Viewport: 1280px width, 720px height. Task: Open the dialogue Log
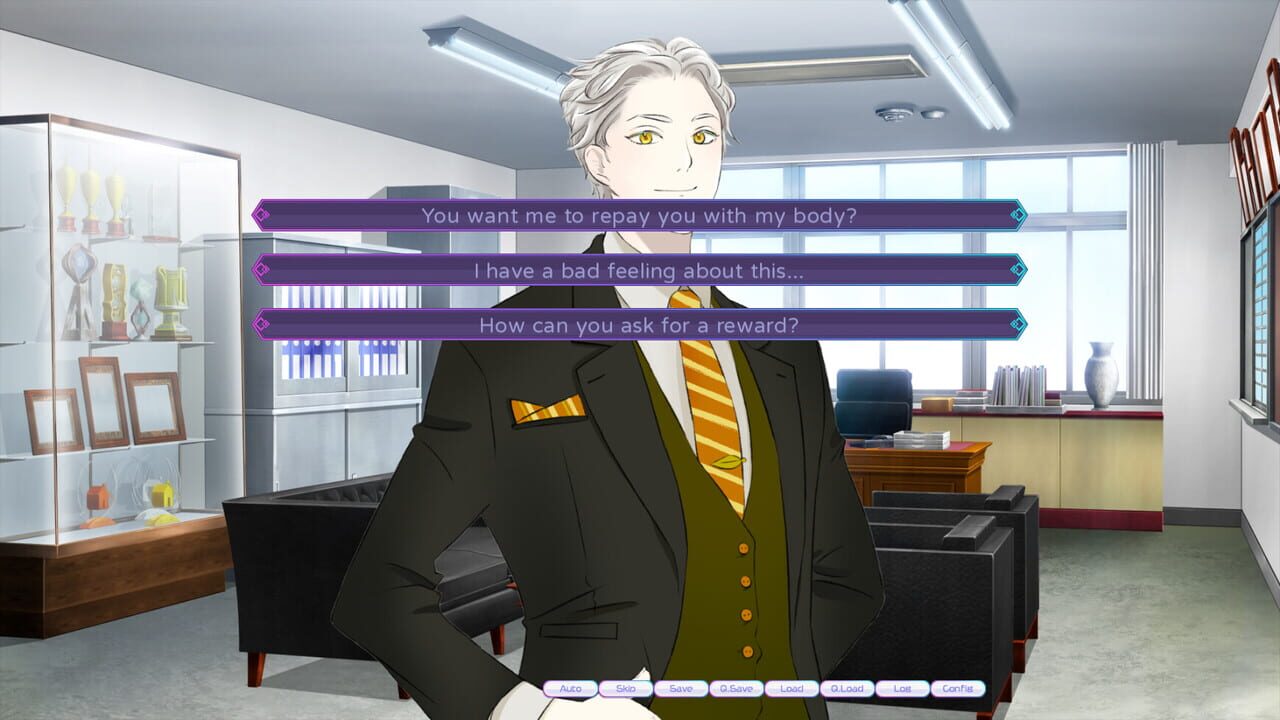pyautogui.click(x=904, y=689)
